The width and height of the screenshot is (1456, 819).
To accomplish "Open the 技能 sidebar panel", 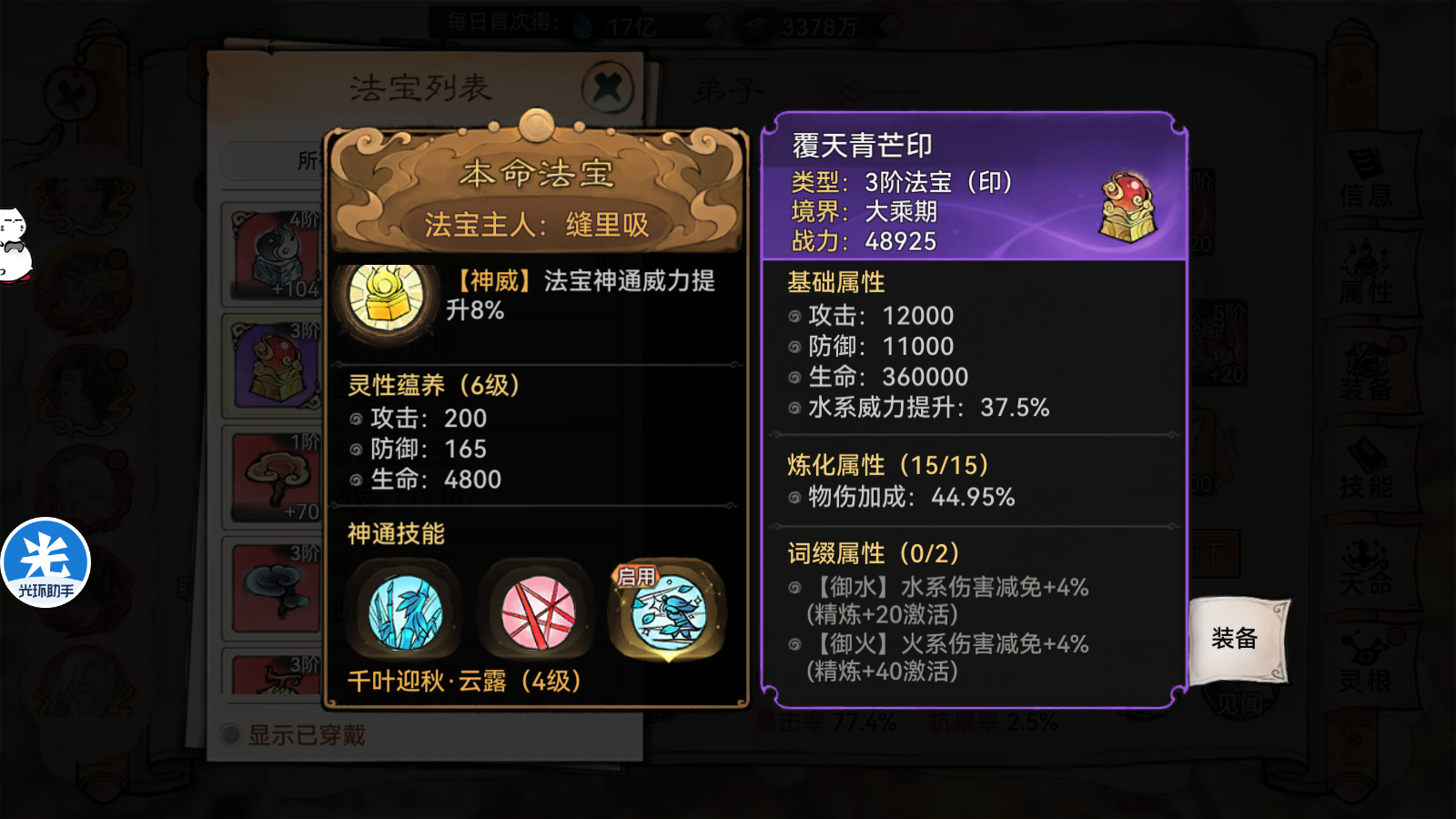I will (x=1374, y=473).
